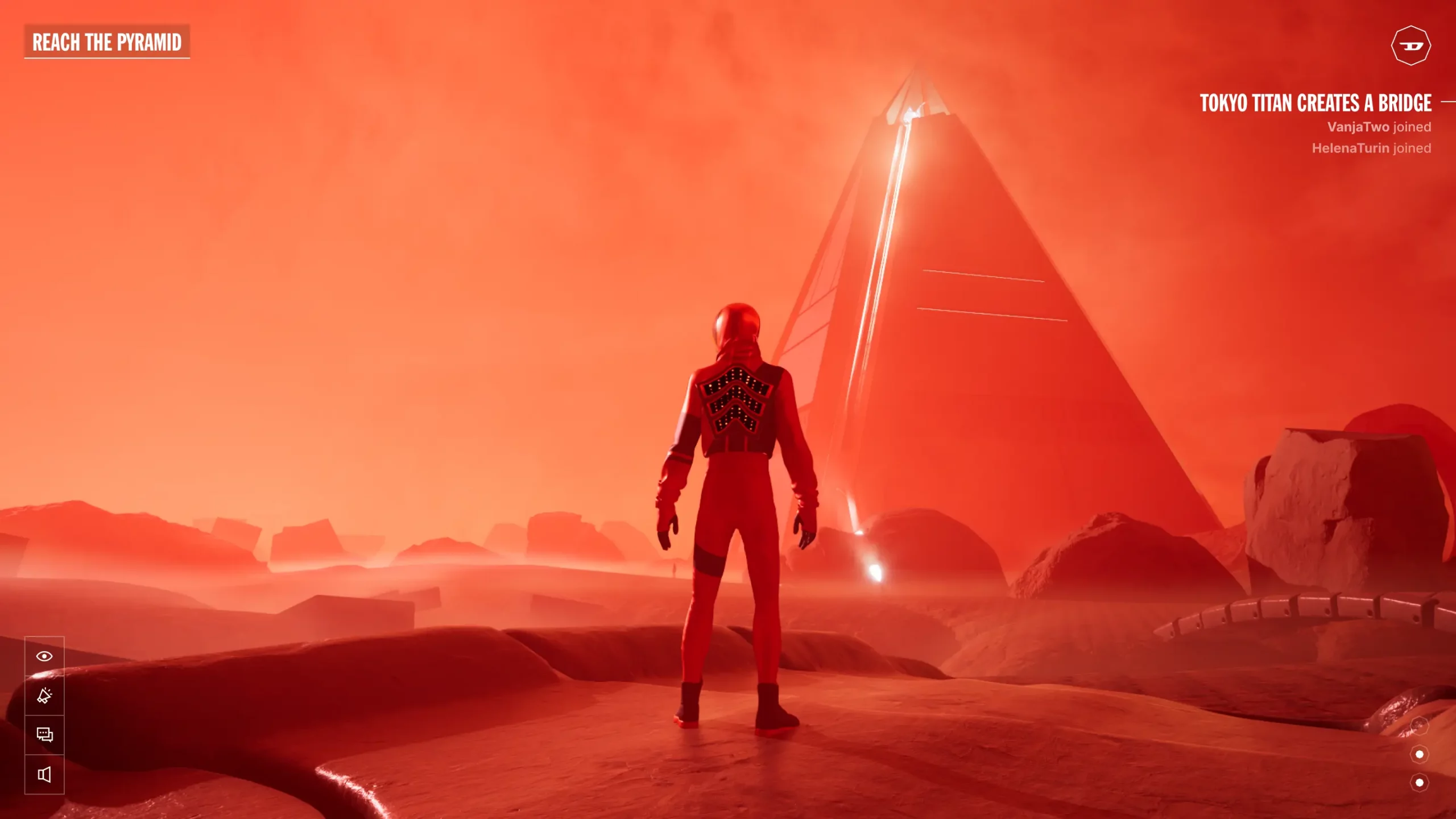Toggle the eye view mode icon
Screen dimensions: 1456x819
tap(44, 656)
